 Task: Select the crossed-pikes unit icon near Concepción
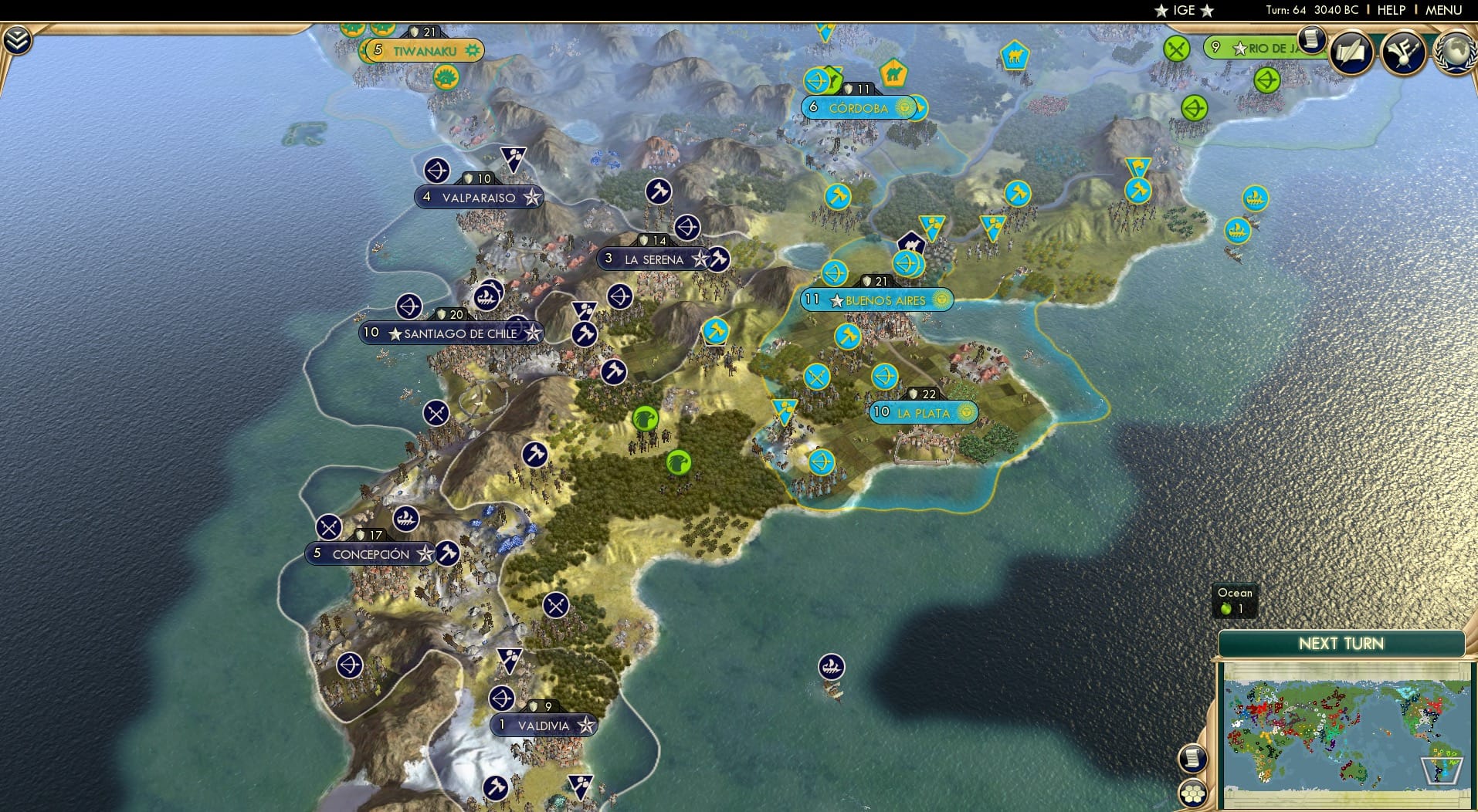pyautogui.click(x=330, y=526)
